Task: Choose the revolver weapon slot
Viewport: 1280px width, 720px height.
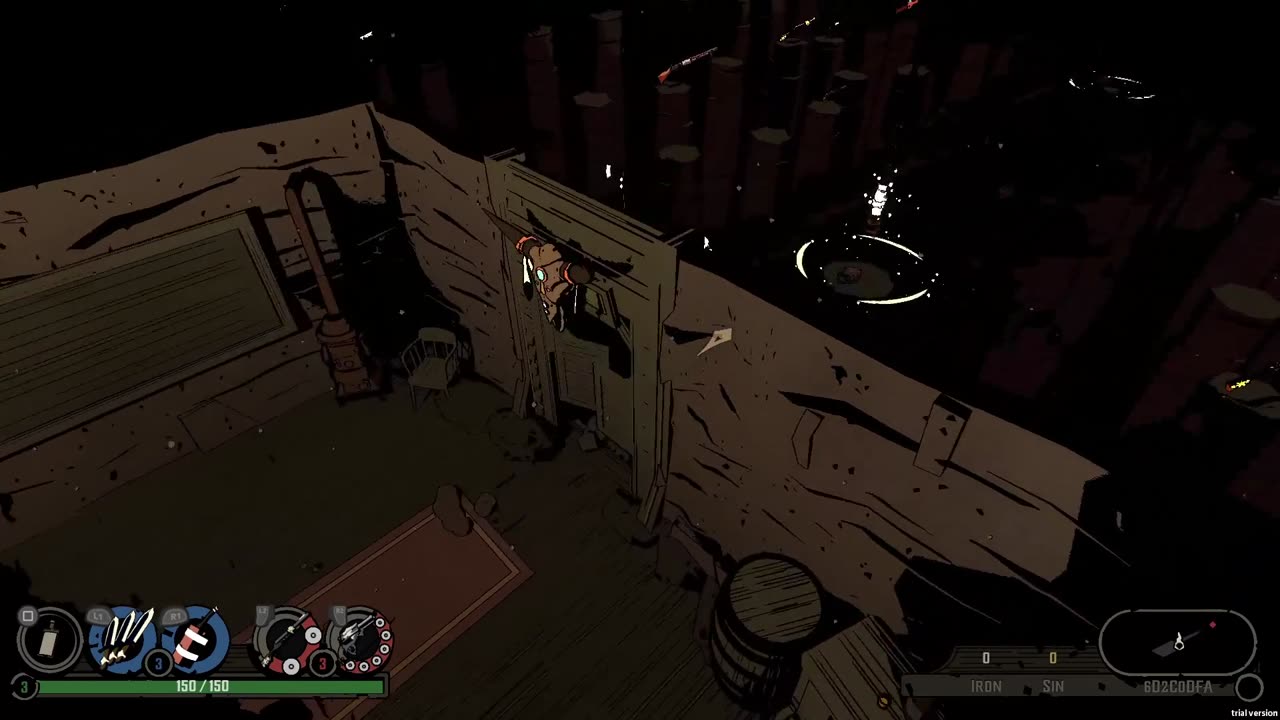Action: [x=359, y=638]
